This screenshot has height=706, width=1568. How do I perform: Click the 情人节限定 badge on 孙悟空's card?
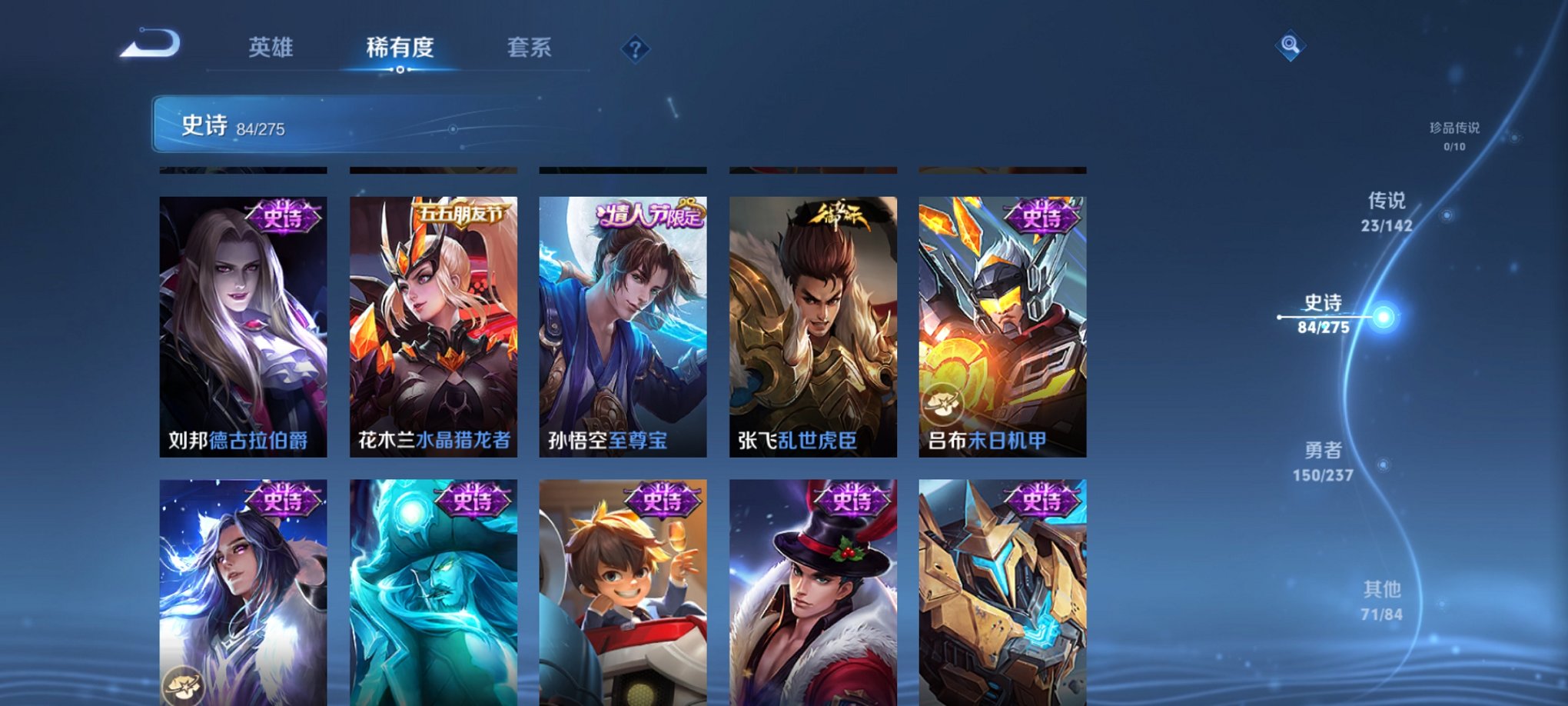649,218
